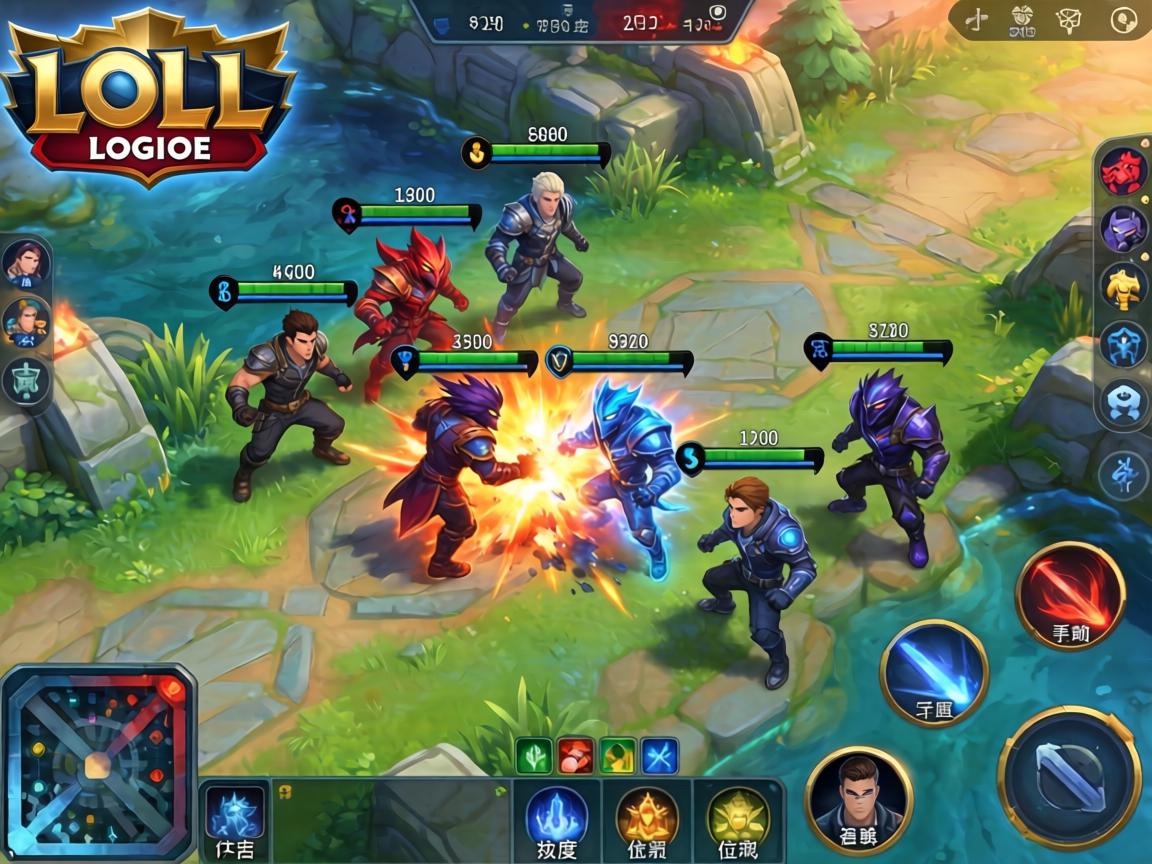Choose the red demon hero portrait
The image size is (1152, 864).
click(x=1123, y=172)
